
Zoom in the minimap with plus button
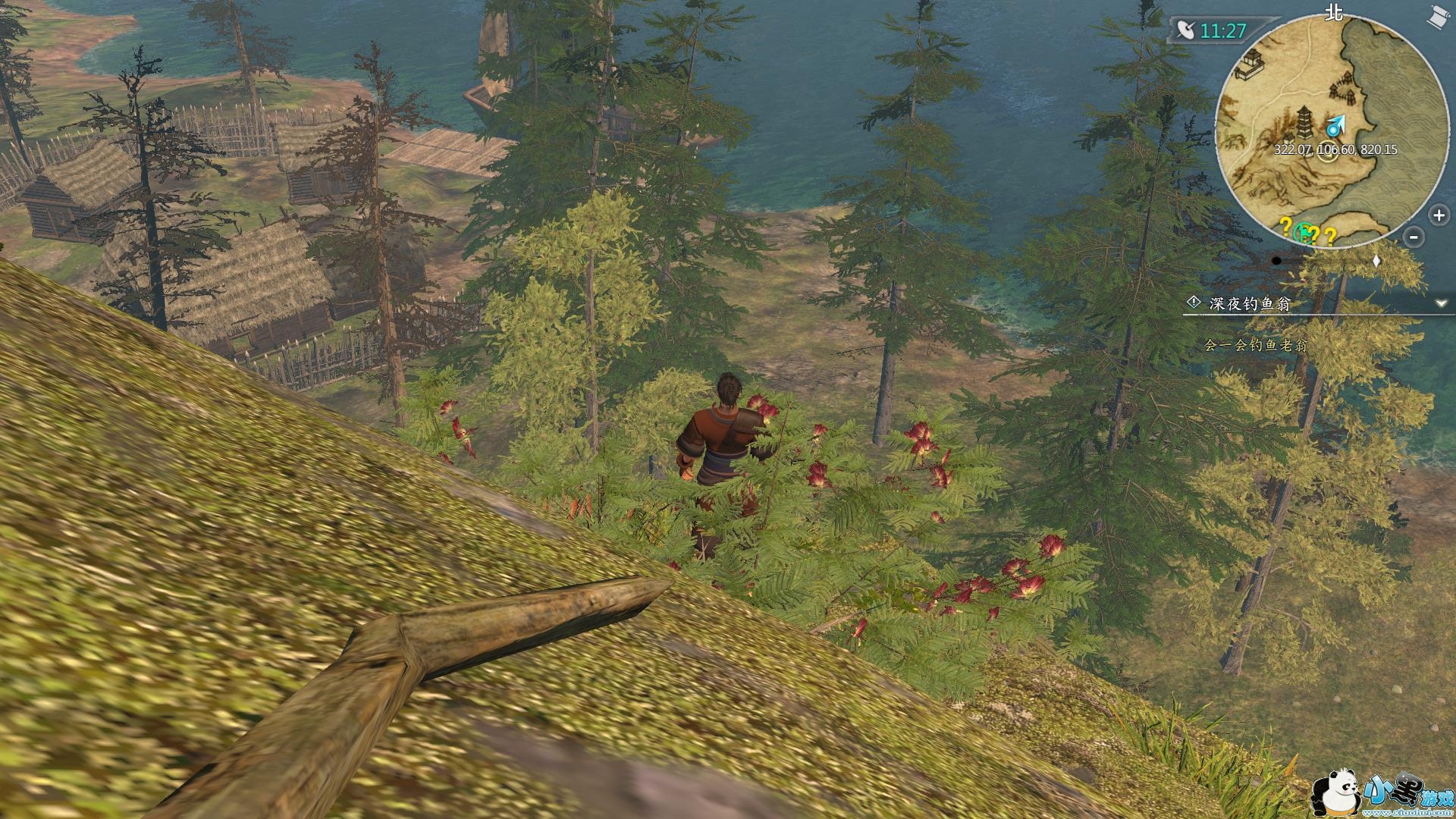1439,215
